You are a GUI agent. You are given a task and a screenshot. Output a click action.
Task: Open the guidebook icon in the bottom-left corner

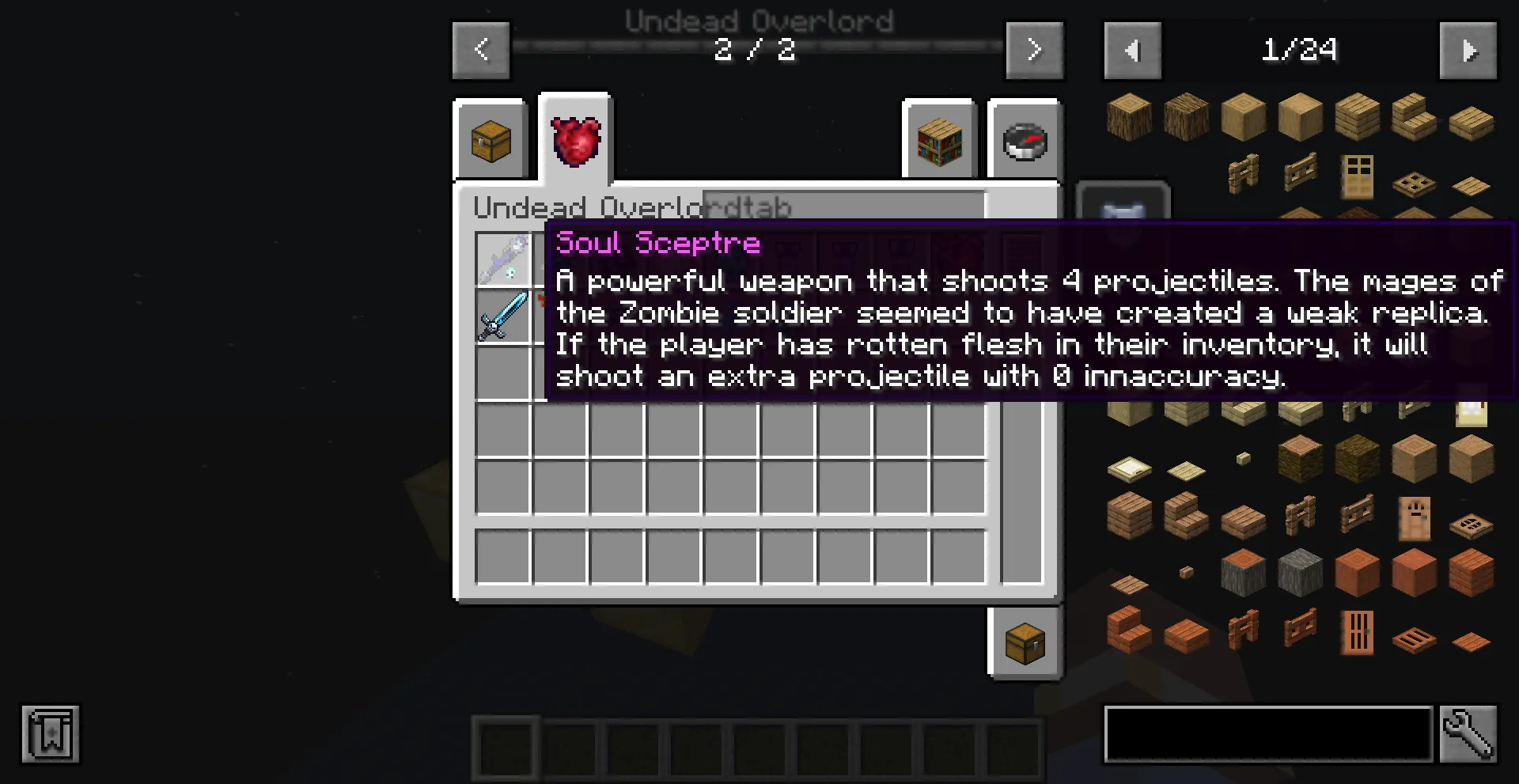point(50,734)
